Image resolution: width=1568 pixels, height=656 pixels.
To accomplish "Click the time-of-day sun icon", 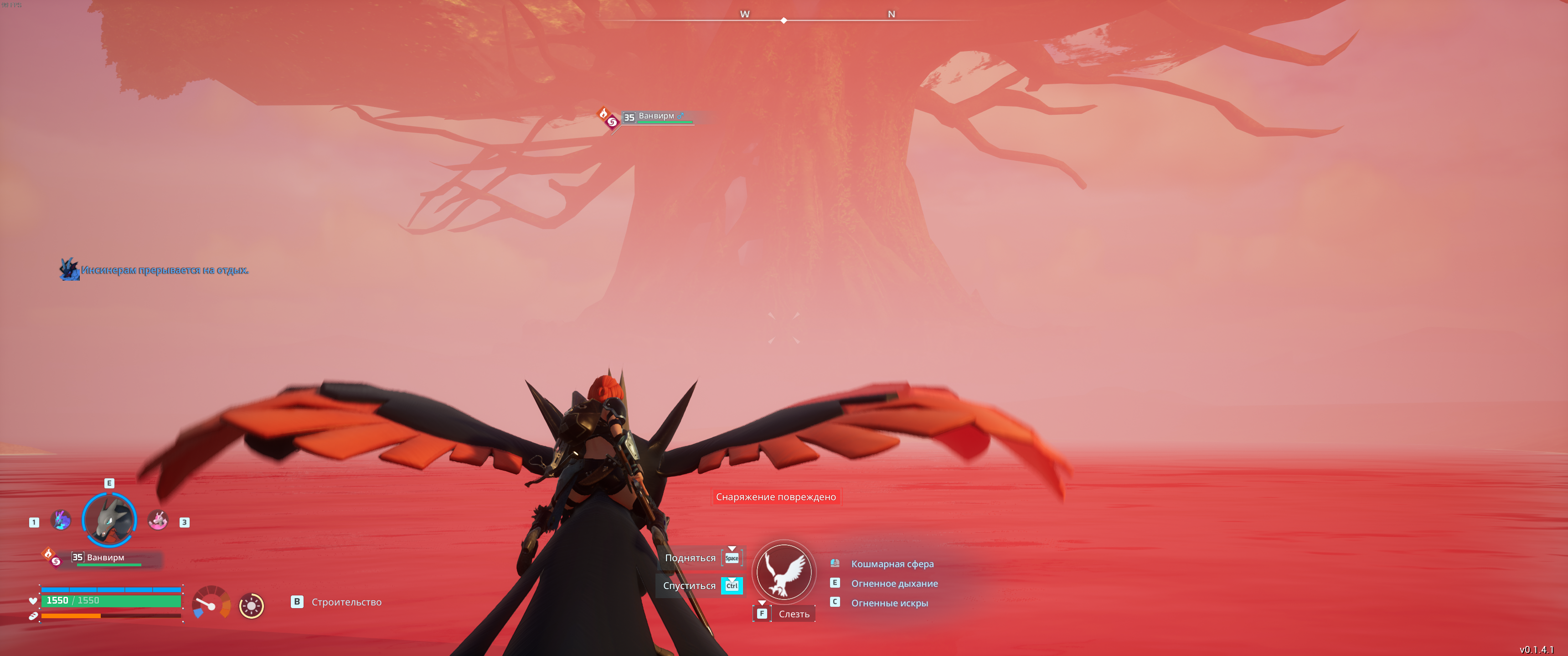I will click(x=252, y=605).
